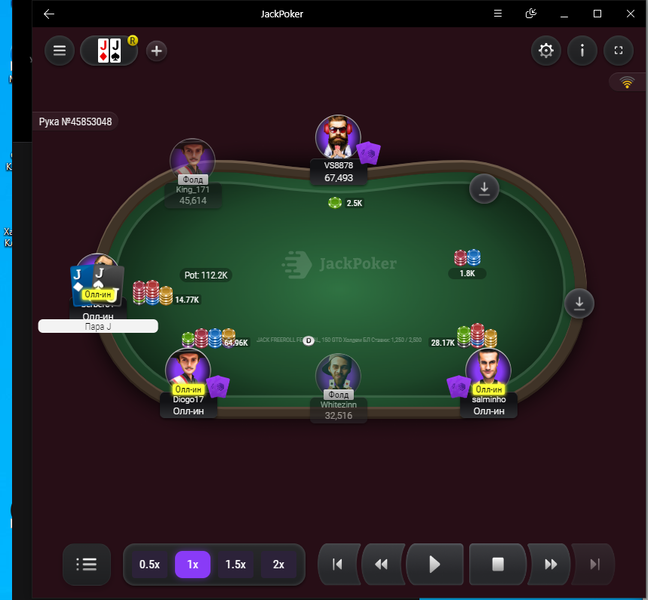Open the gear settings button
The width and height of the screenshot is (648, 600).
pyautogui.click(x=546, y=51)
